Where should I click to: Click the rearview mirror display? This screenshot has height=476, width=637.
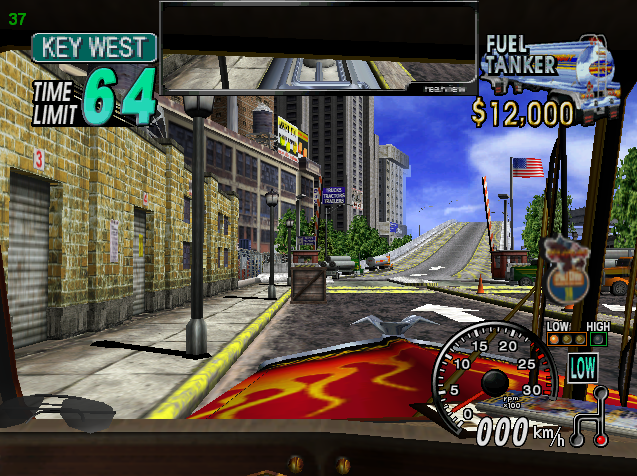[318, 46]
